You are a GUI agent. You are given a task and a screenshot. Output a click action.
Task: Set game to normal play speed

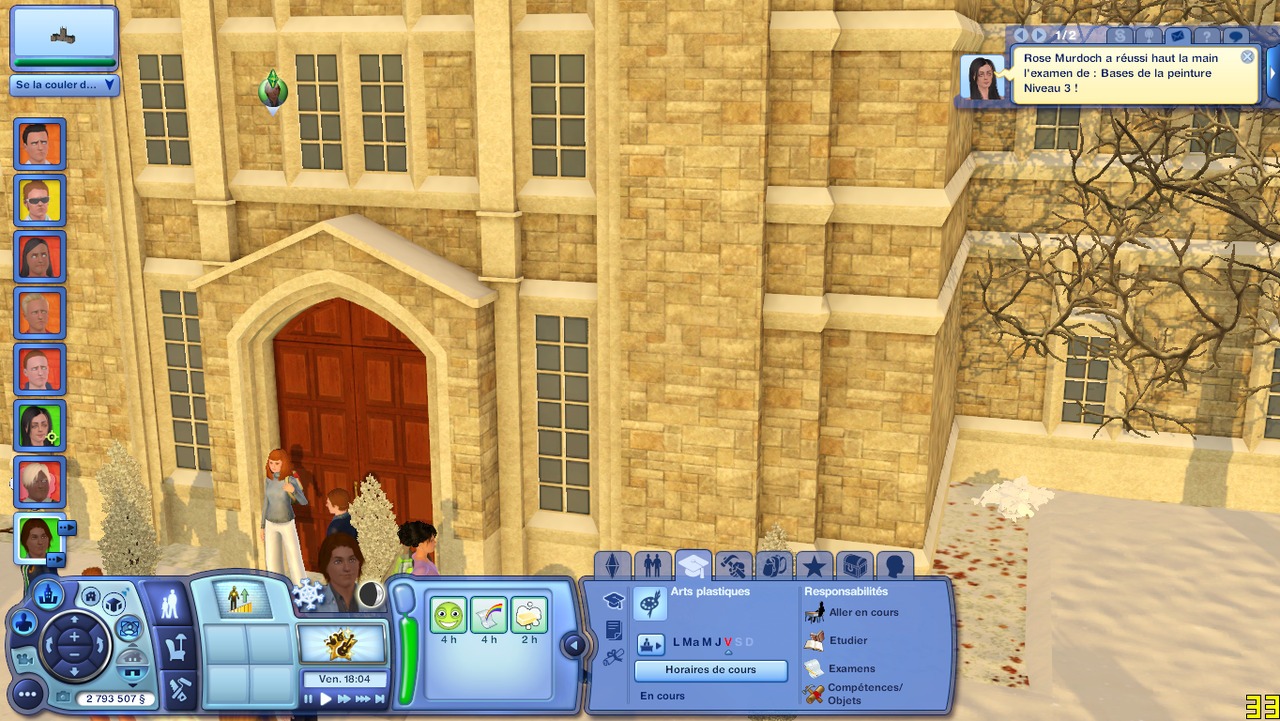tap(326, 699)
